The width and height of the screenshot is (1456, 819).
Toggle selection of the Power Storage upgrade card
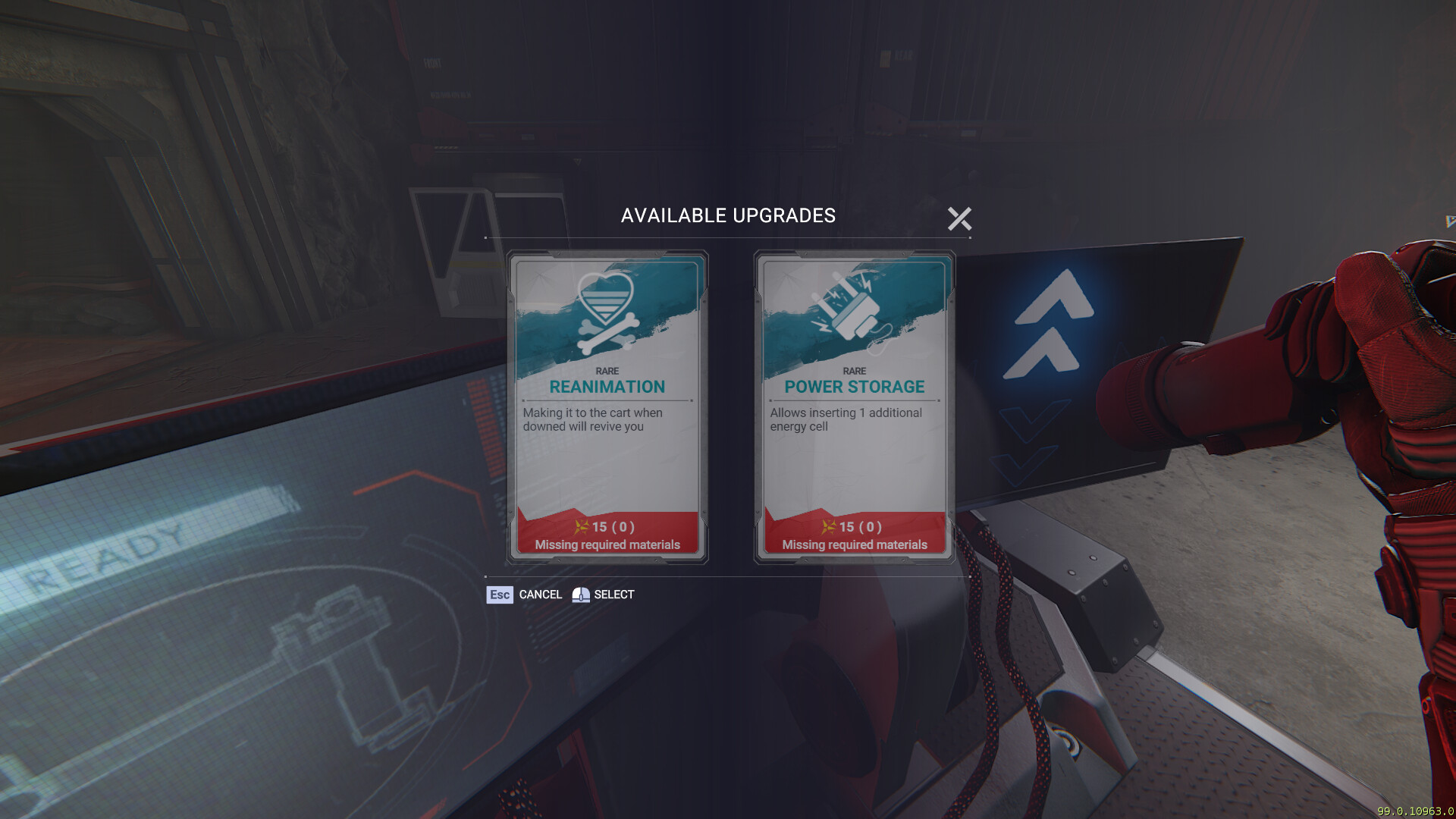click(x=855, y=409)
